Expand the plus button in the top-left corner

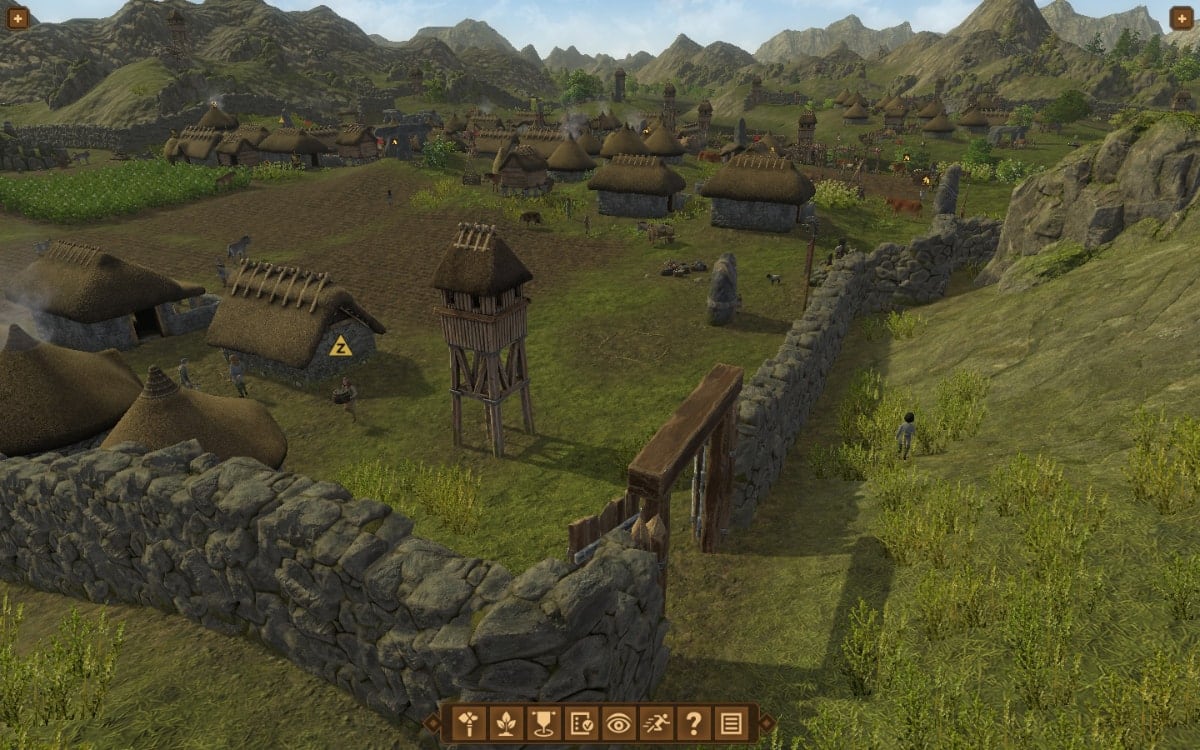tap(18, 18)
